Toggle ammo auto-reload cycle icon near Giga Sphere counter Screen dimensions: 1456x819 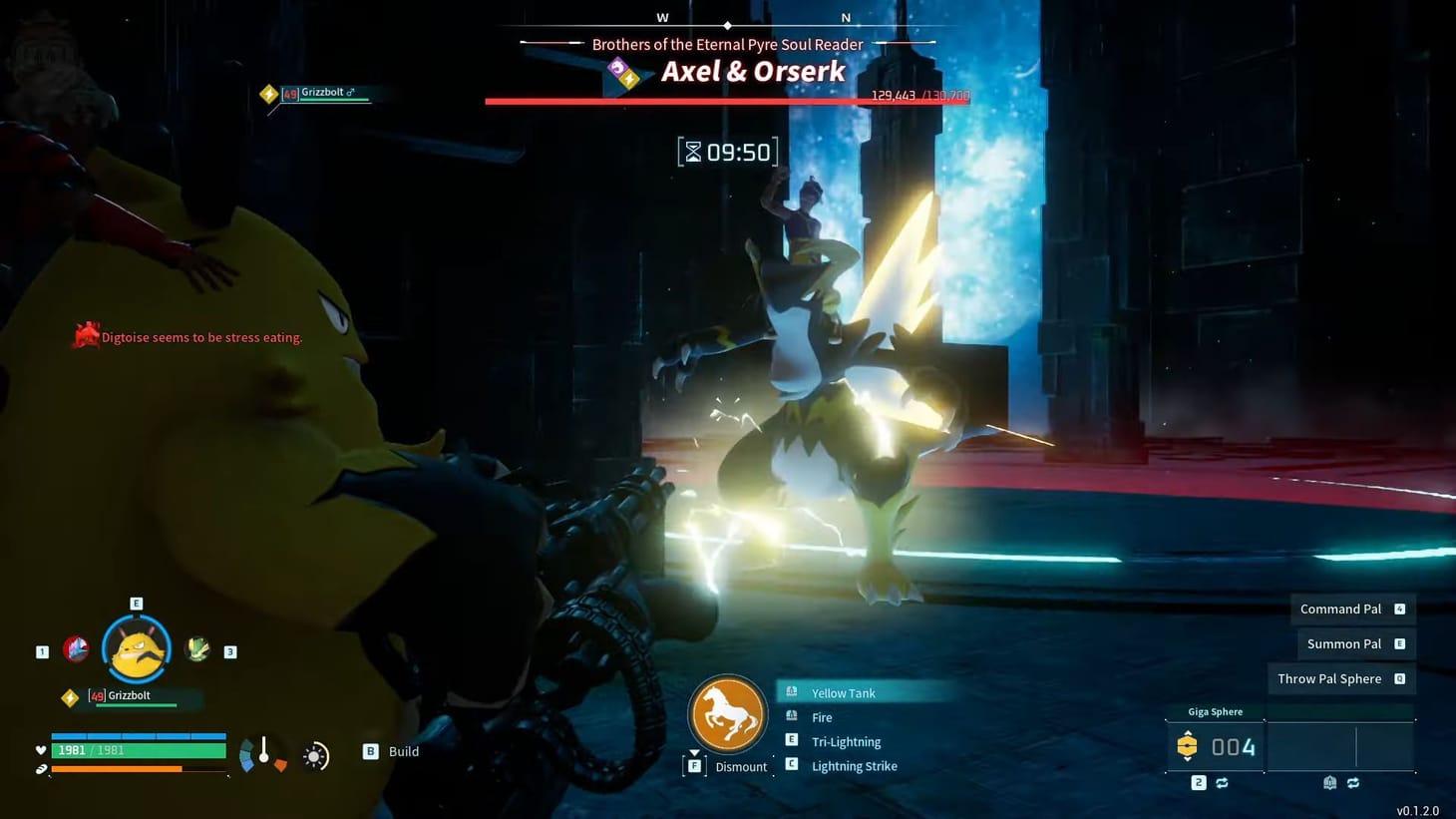[1223, 783]
